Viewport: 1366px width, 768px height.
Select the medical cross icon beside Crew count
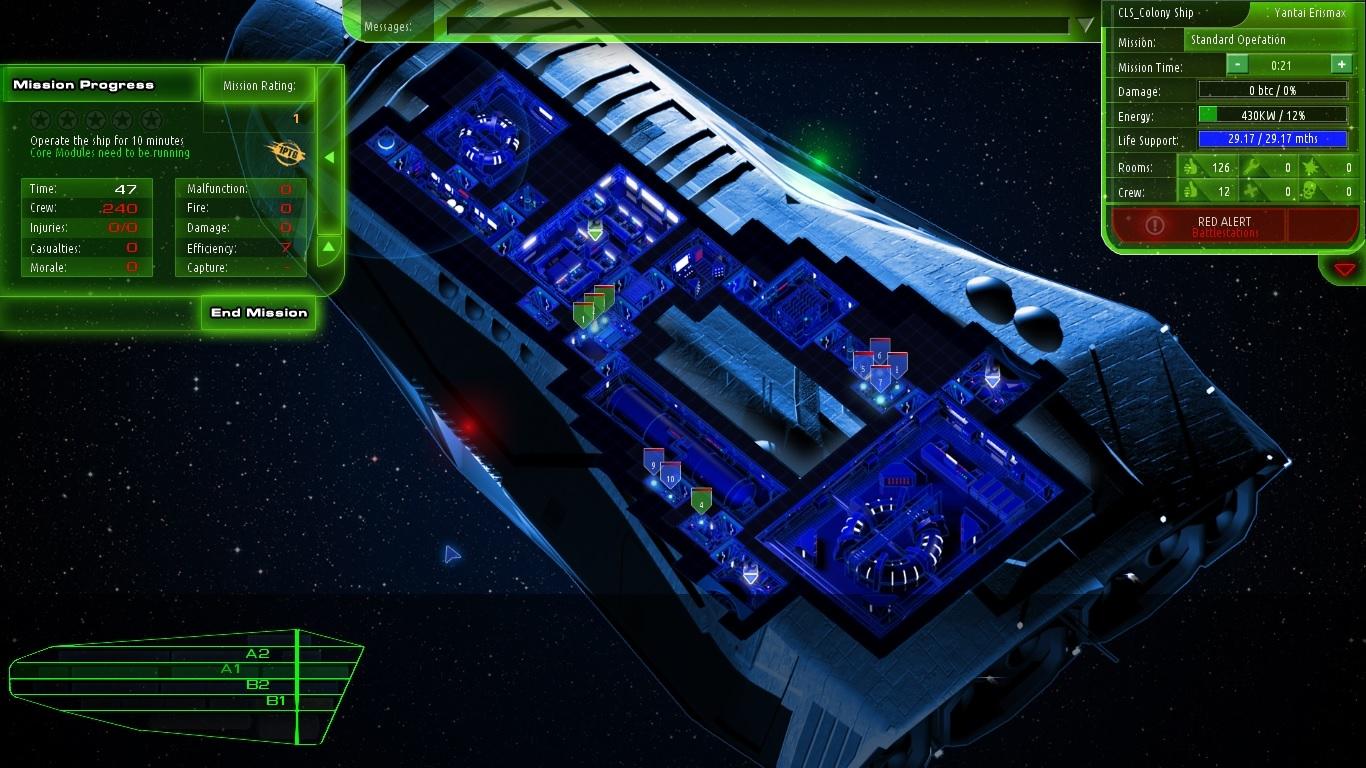click(1249, 191)
